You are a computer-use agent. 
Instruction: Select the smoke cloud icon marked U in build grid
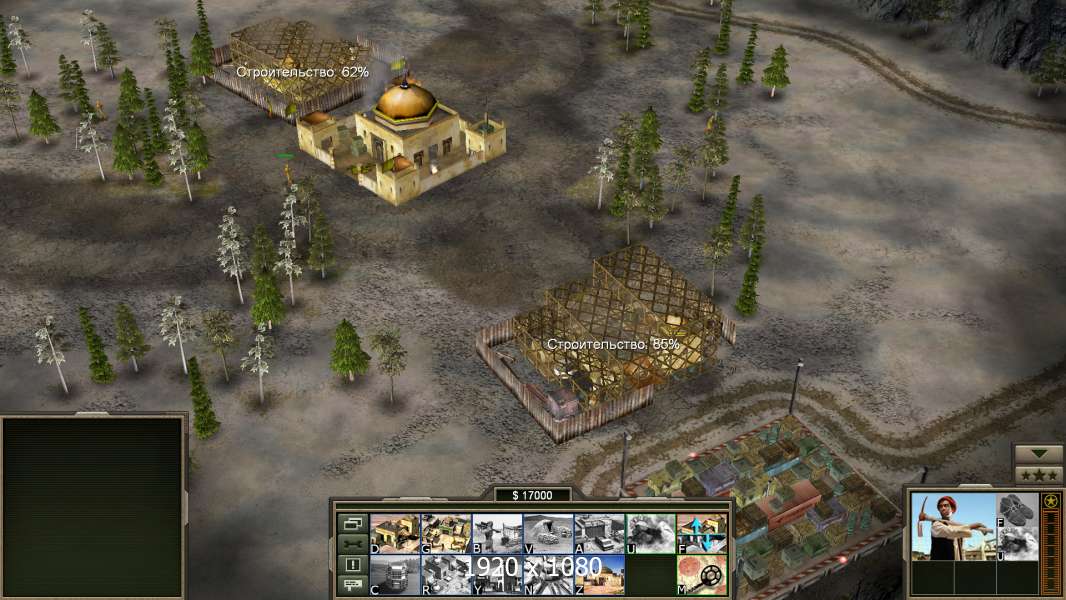click(650, 534)
